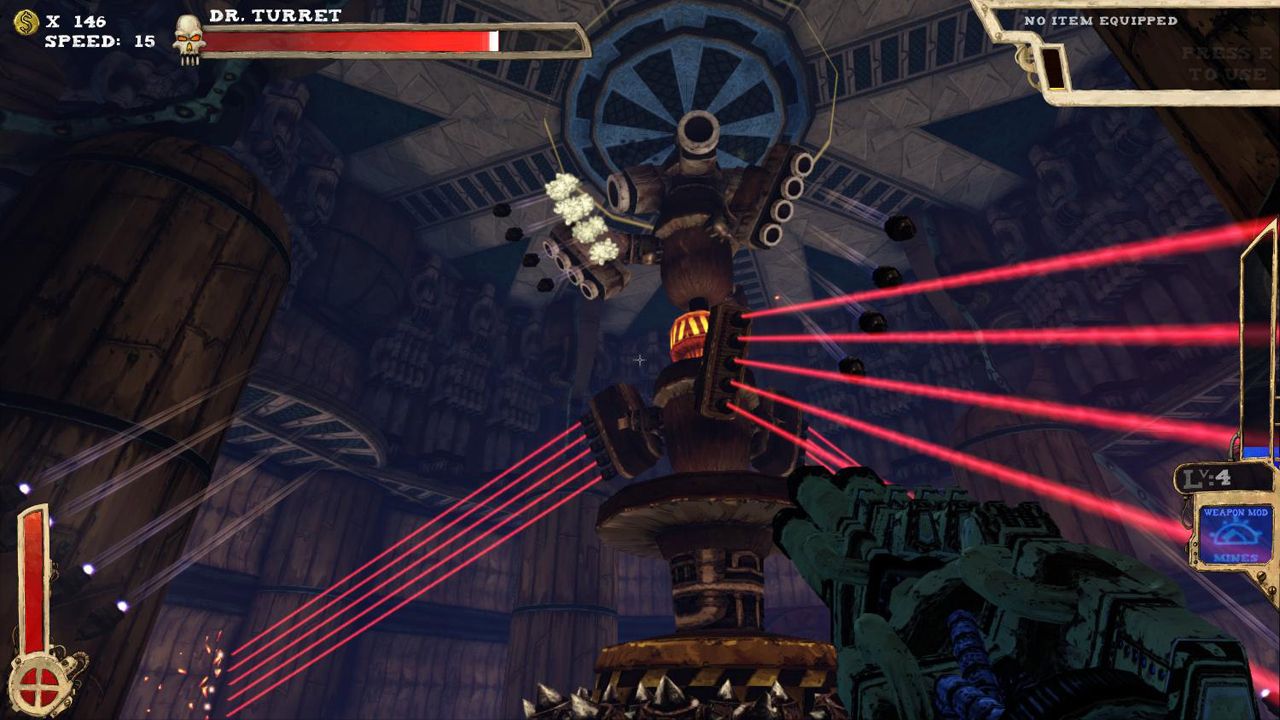Click Dr. Turret's red health bar
The image size is (1280, 720).
pyautogui.click(x=350, y=41)
